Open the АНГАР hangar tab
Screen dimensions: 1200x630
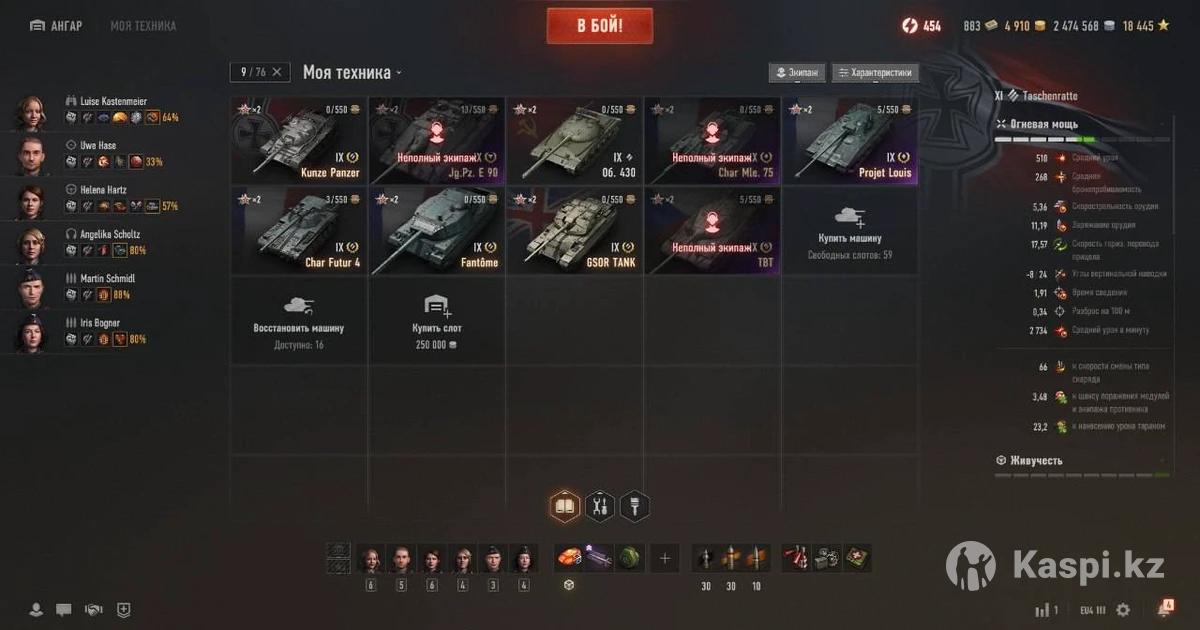point(56,26)
